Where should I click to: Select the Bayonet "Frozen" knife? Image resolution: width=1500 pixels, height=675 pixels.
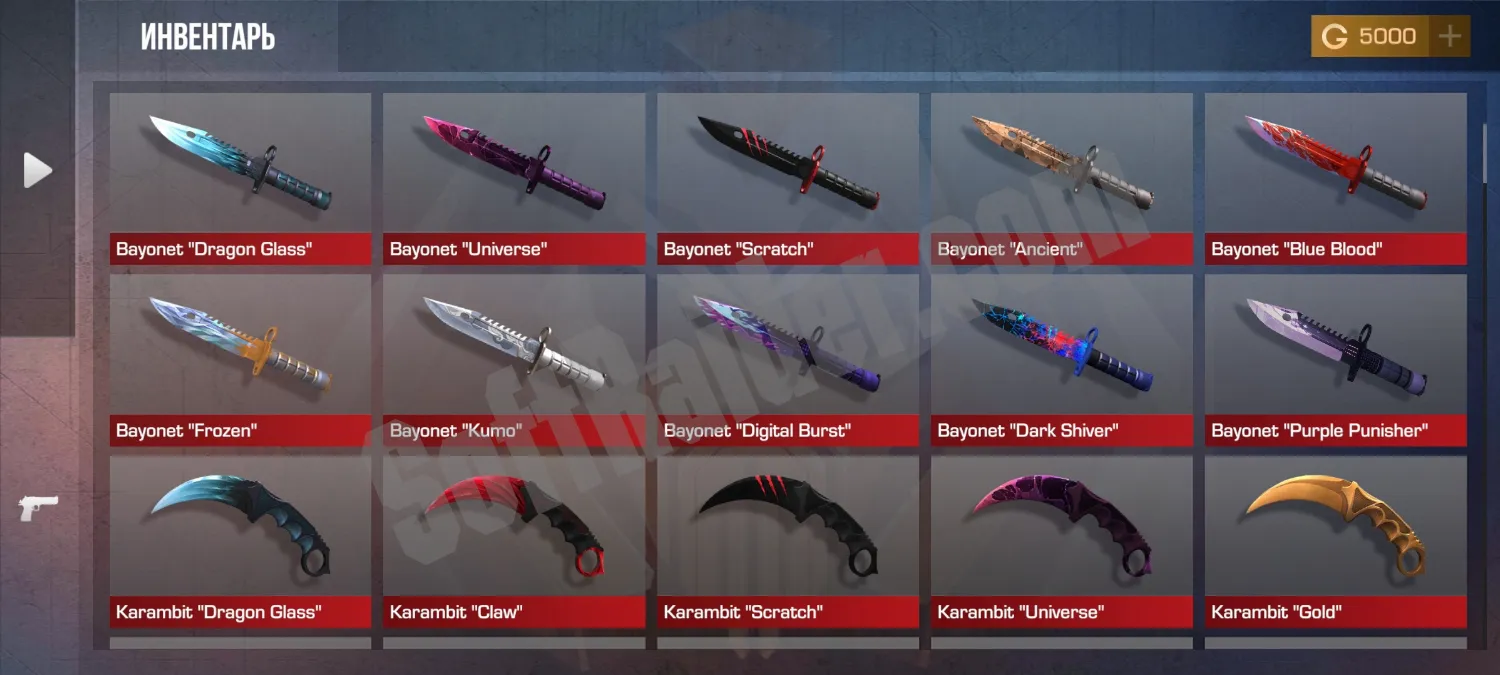(240, 360)
